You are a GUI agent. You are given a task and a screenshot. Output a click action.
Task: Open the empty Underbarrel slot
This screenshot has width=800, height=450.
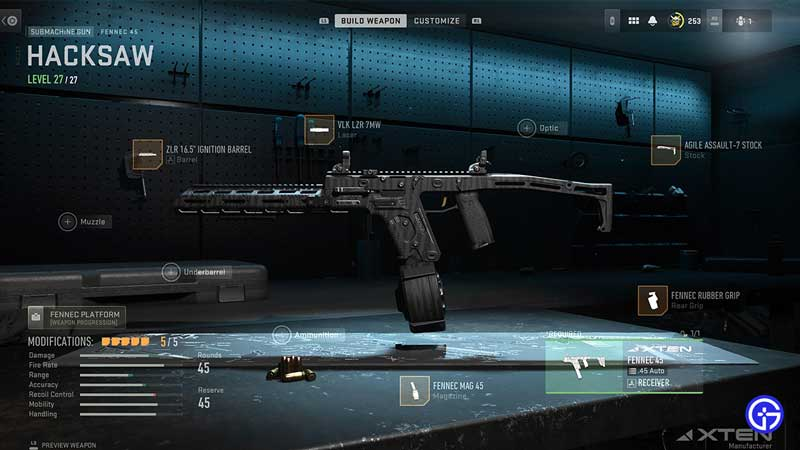click(x=172, y=271)
